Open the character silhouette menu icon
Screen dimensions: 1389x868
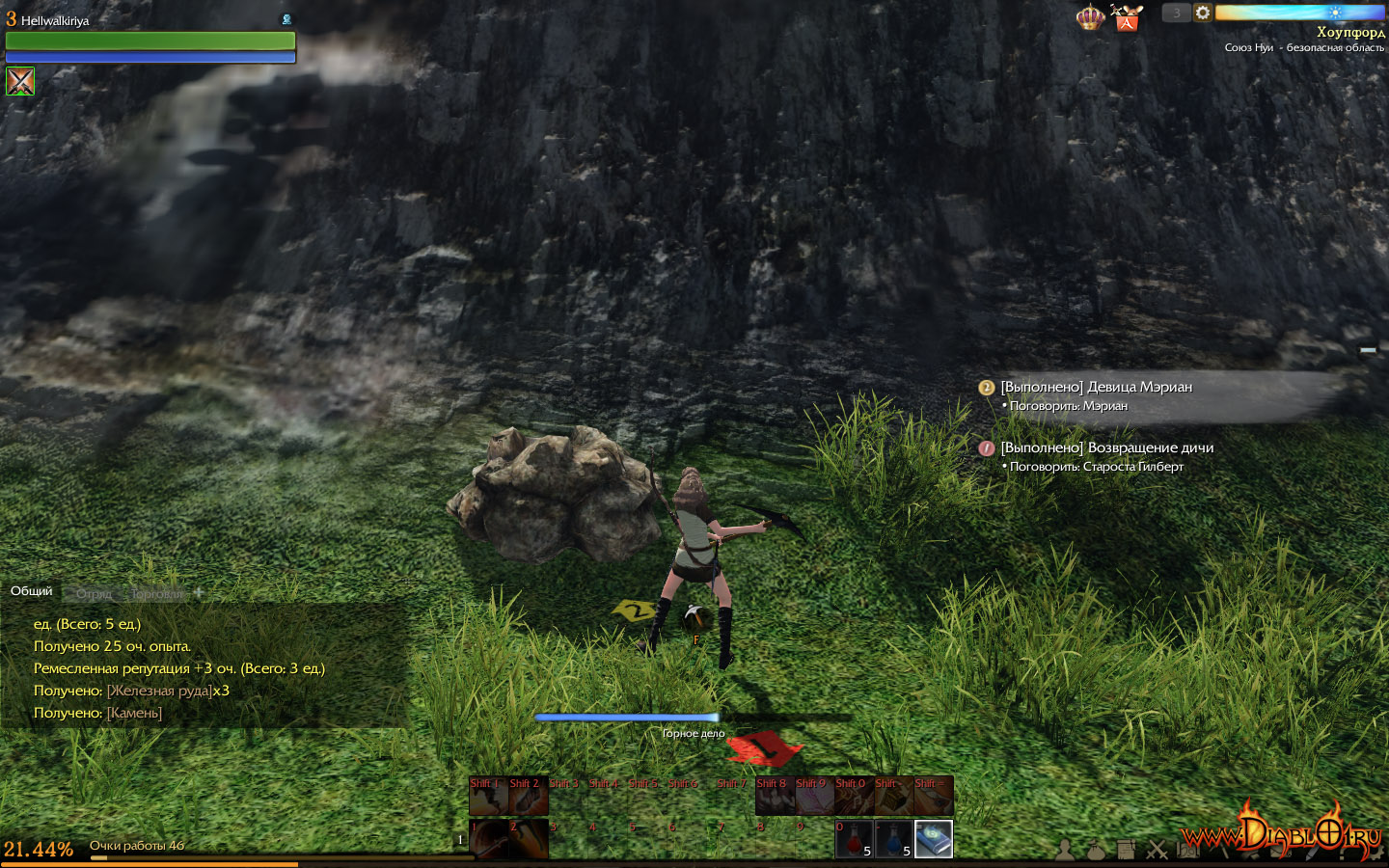tap(1065, 850)
